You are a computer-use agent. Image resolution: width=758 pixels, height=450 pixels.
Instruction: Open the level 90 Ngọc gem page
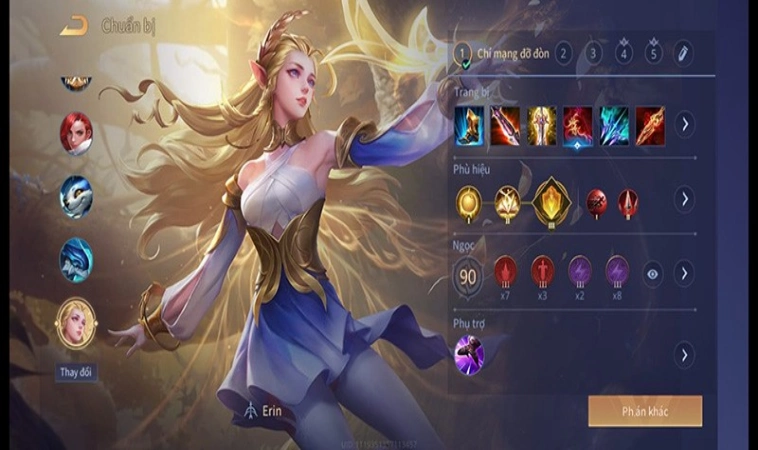469,274
